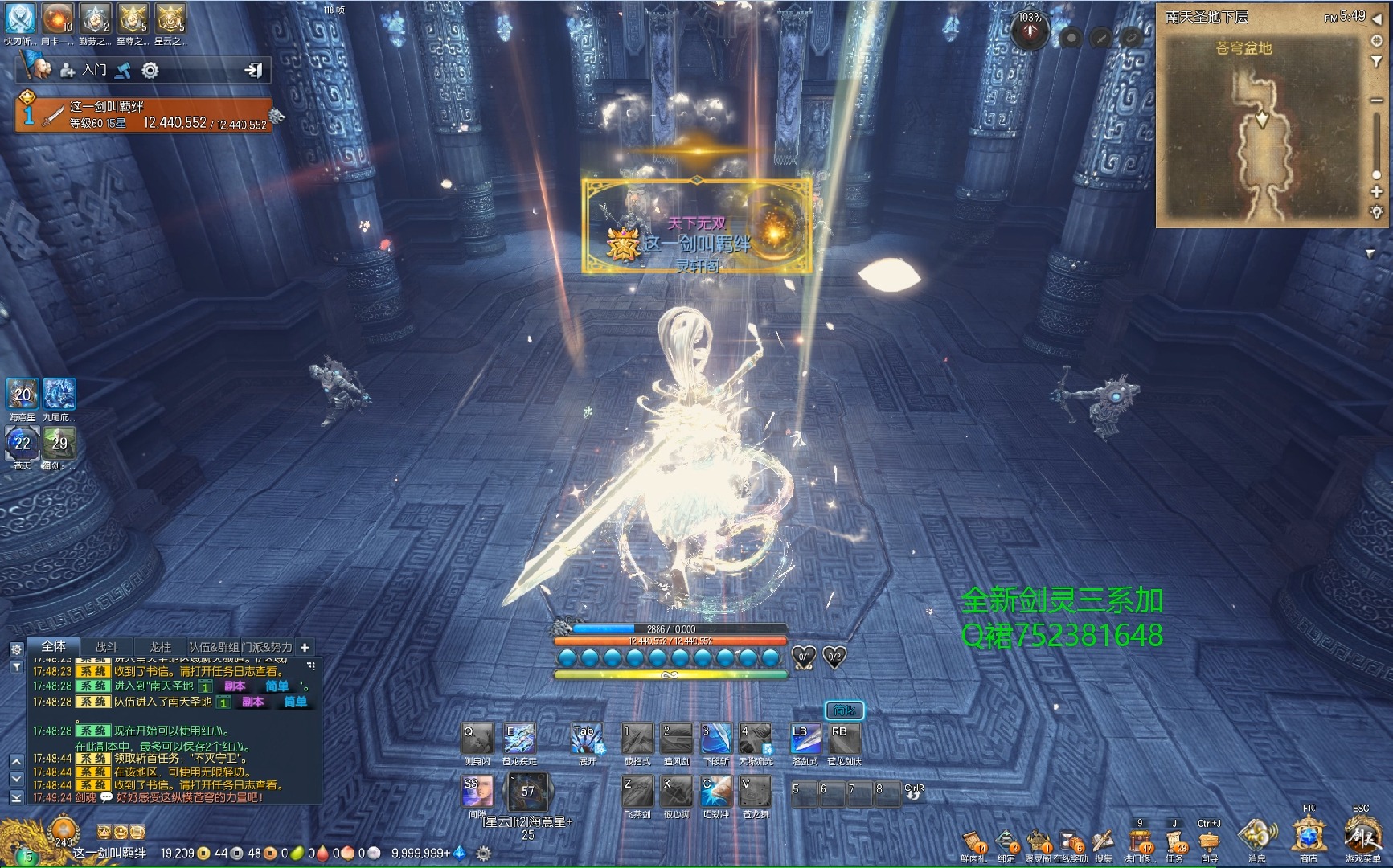
Task: Open chat settings gear icon
Action: (x=16, y=649)
